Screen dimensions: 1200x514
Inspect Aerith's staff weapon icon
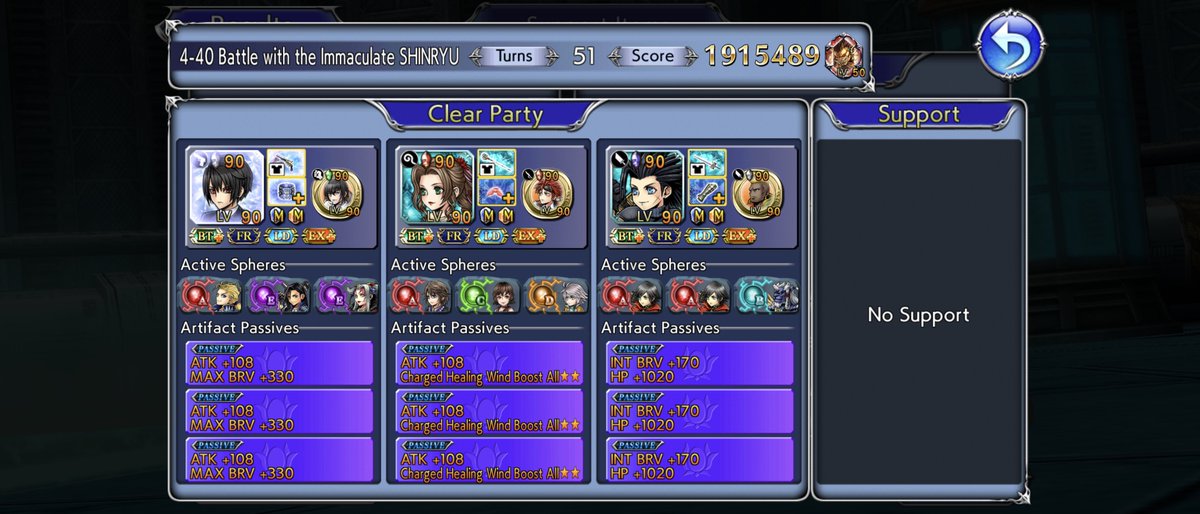coord(496,163)
